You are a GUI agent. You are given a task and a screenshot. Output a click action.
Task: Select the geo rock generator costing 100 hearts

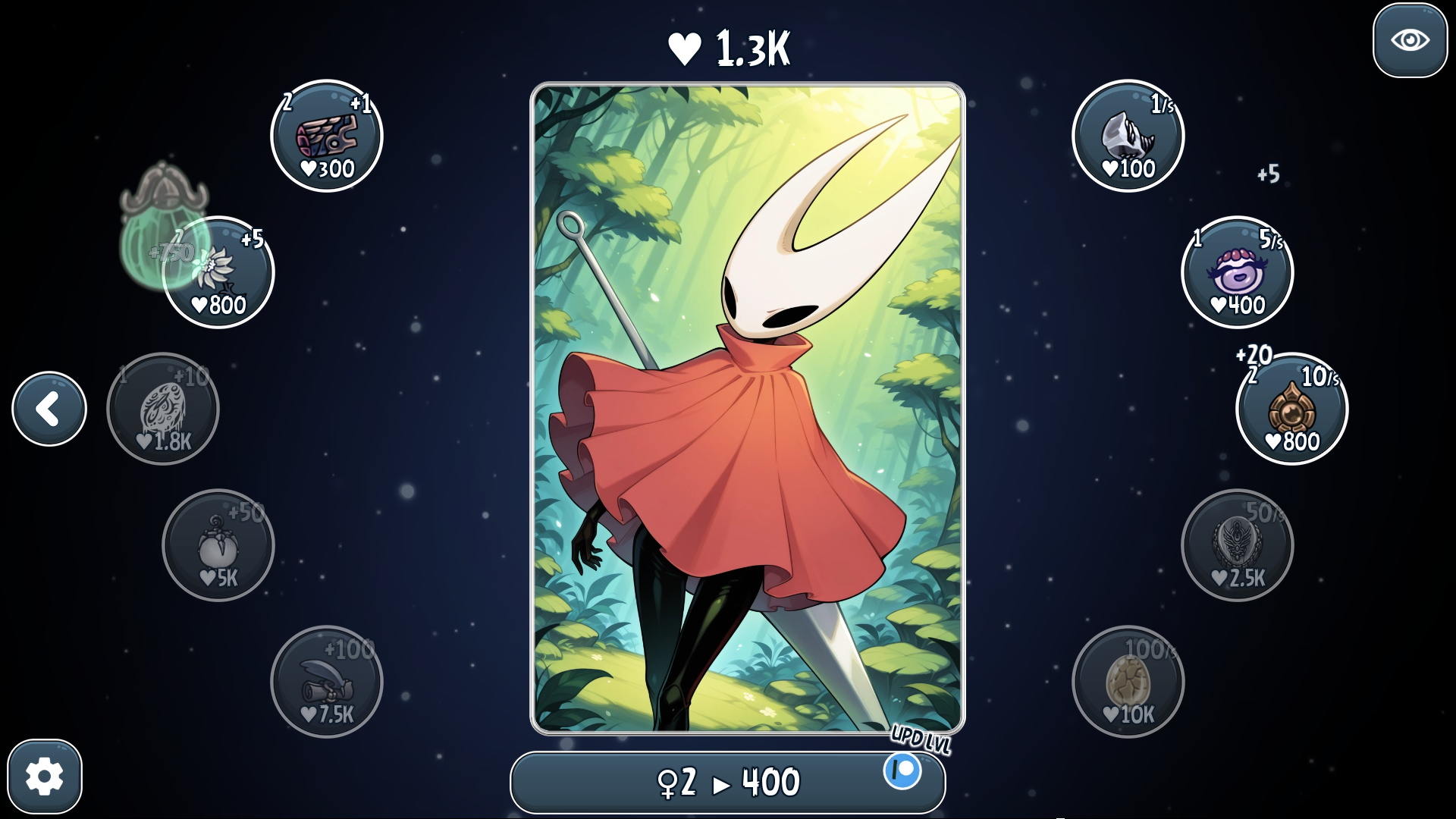(x=1128, y=135)
